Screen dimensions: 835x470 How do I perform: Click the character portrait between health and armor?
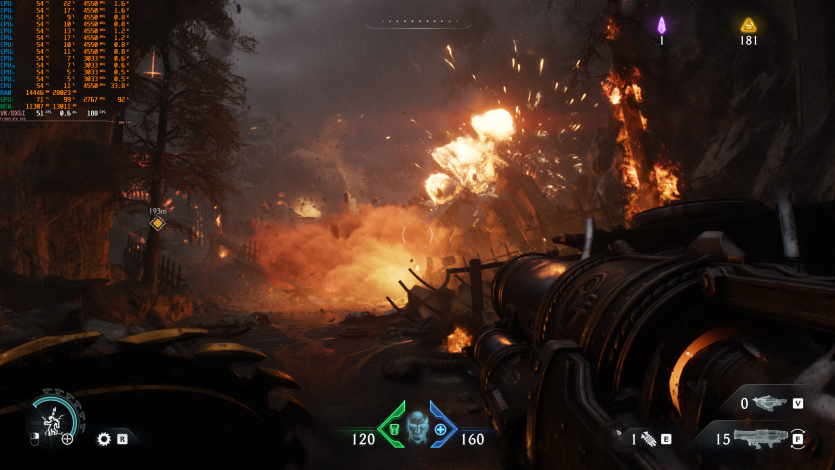tap(417, 426)
